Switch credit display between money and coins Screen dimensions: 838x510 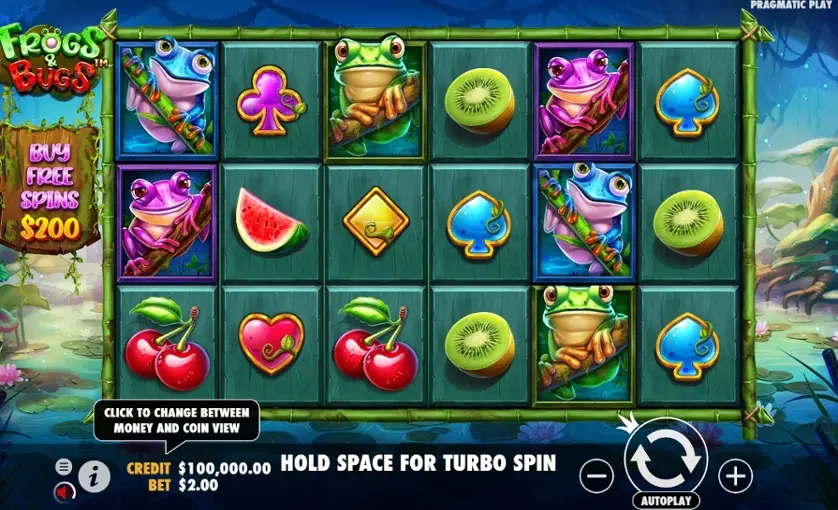pos(224,467)
